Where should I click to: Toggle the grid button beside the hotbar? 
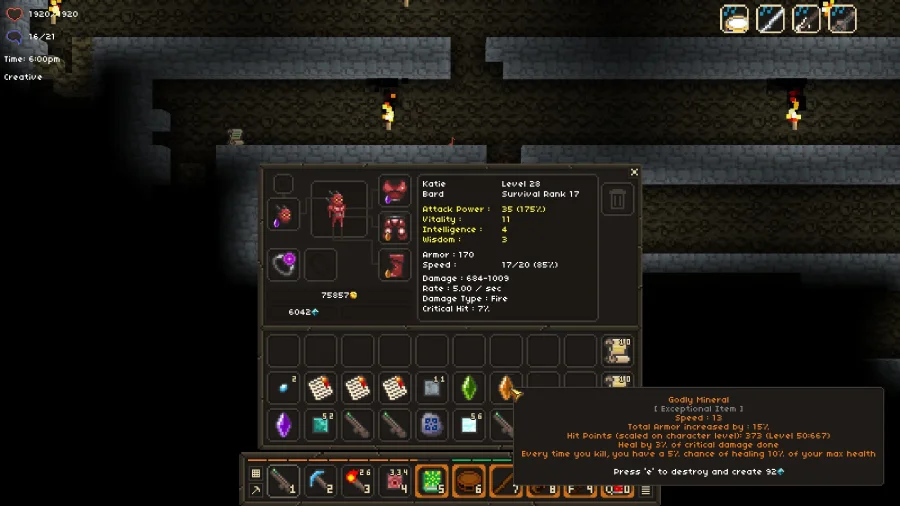coord(256,473)
